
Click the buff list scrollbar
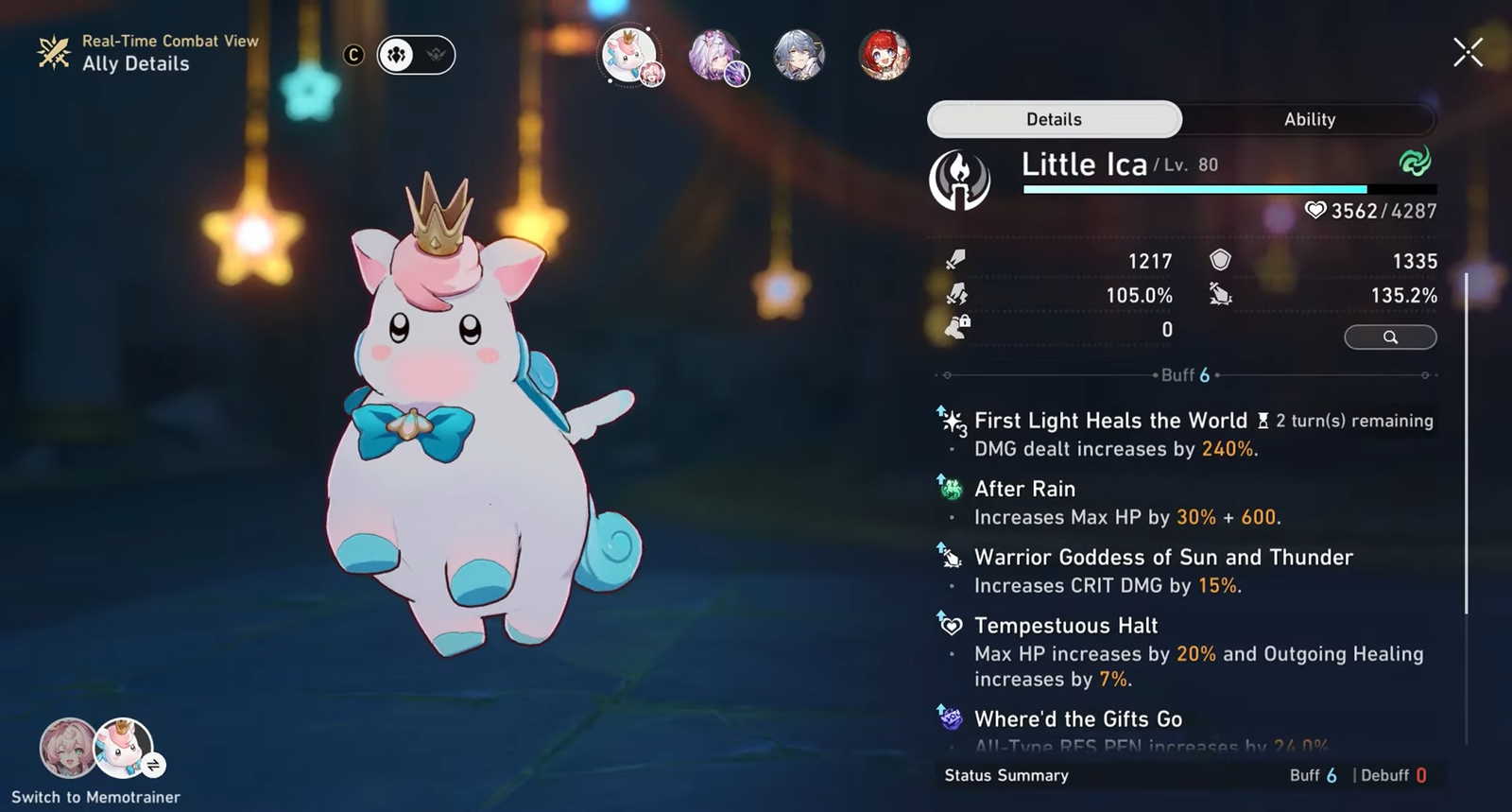1466,444
